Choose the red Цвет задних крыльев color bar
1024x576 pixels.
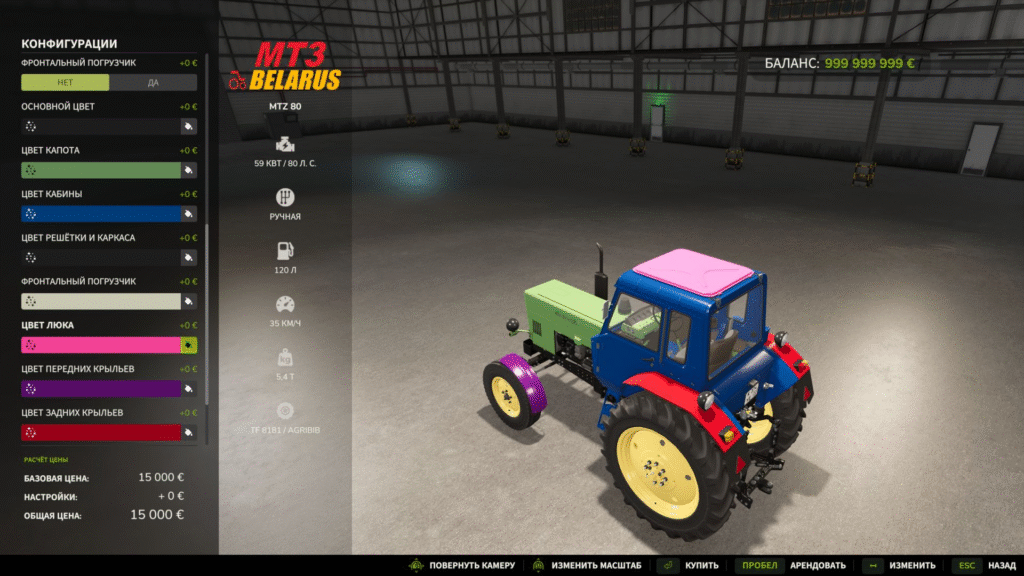[100, 432]
